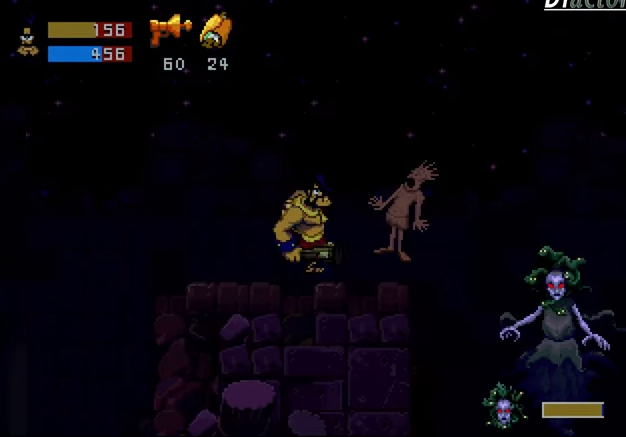
Task: Click the player portrait icon beside the bars
Action: pyautogui.click(x=27, y=41)
